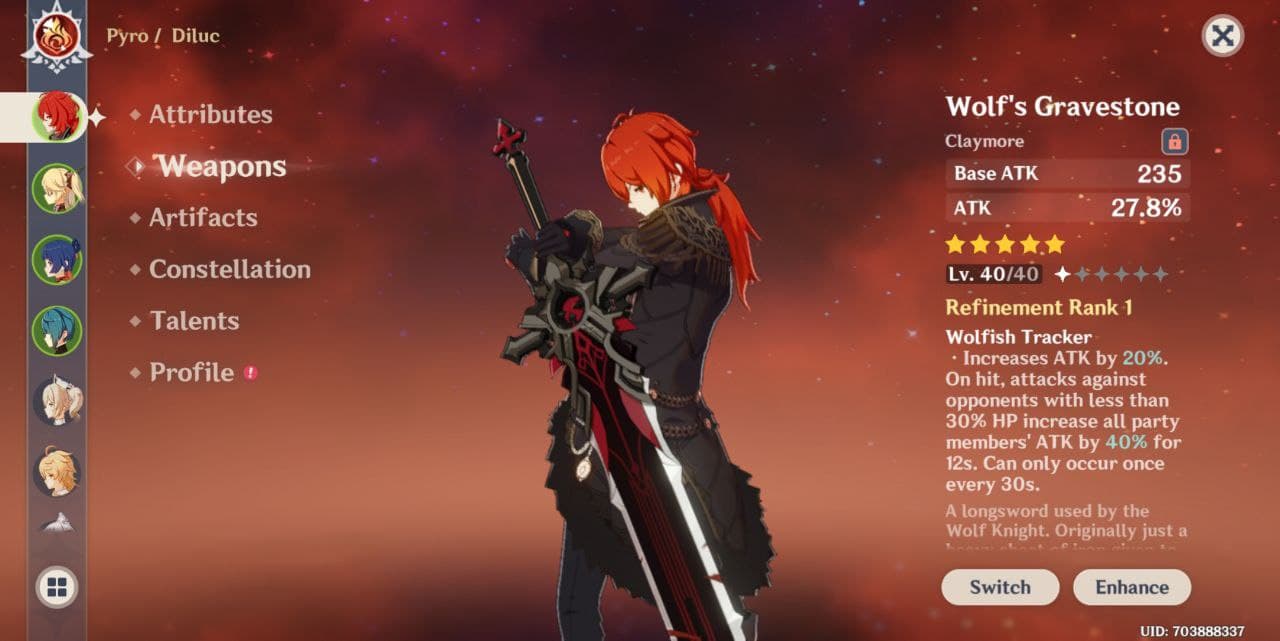This screenshot has height=641, width=1280.
Task: Choose the blonde Fischl portrait
Action: (57, 188)
